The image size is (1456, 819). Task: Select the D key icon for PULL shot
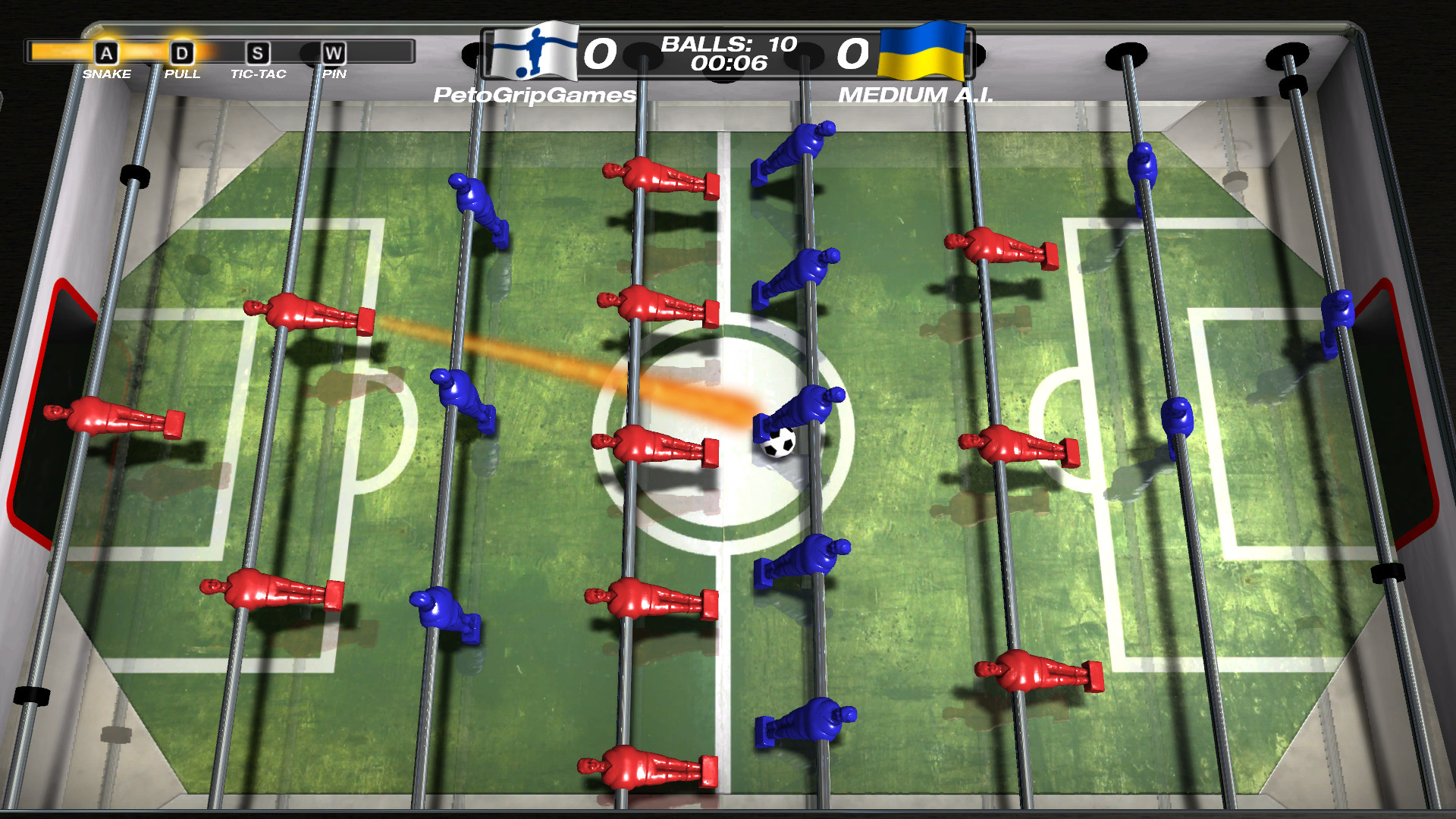pos(182,53)
